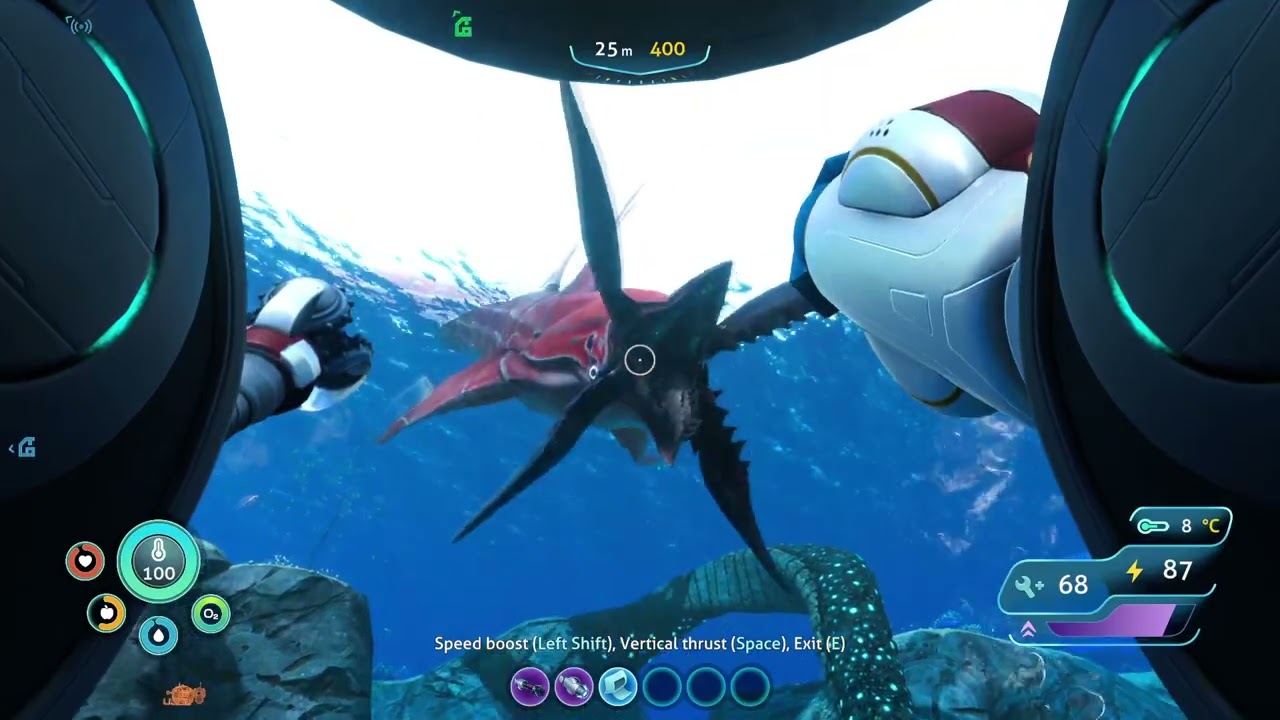Select the claw-tipped tool in the hotbar
This screenshot has height=720, width=1280.
point(530,687)
